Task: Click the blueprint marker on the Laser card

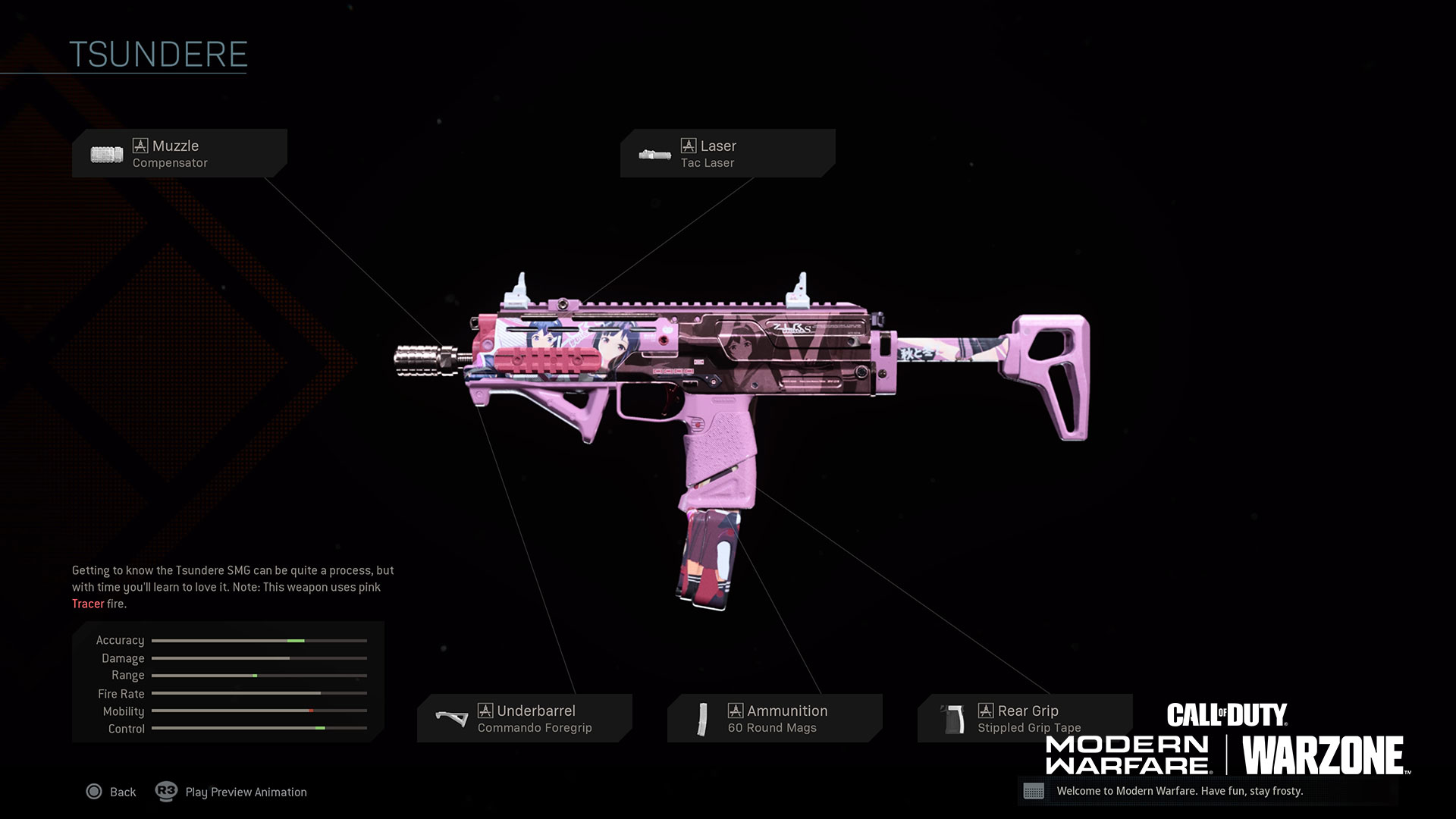Action: (689, 146)
